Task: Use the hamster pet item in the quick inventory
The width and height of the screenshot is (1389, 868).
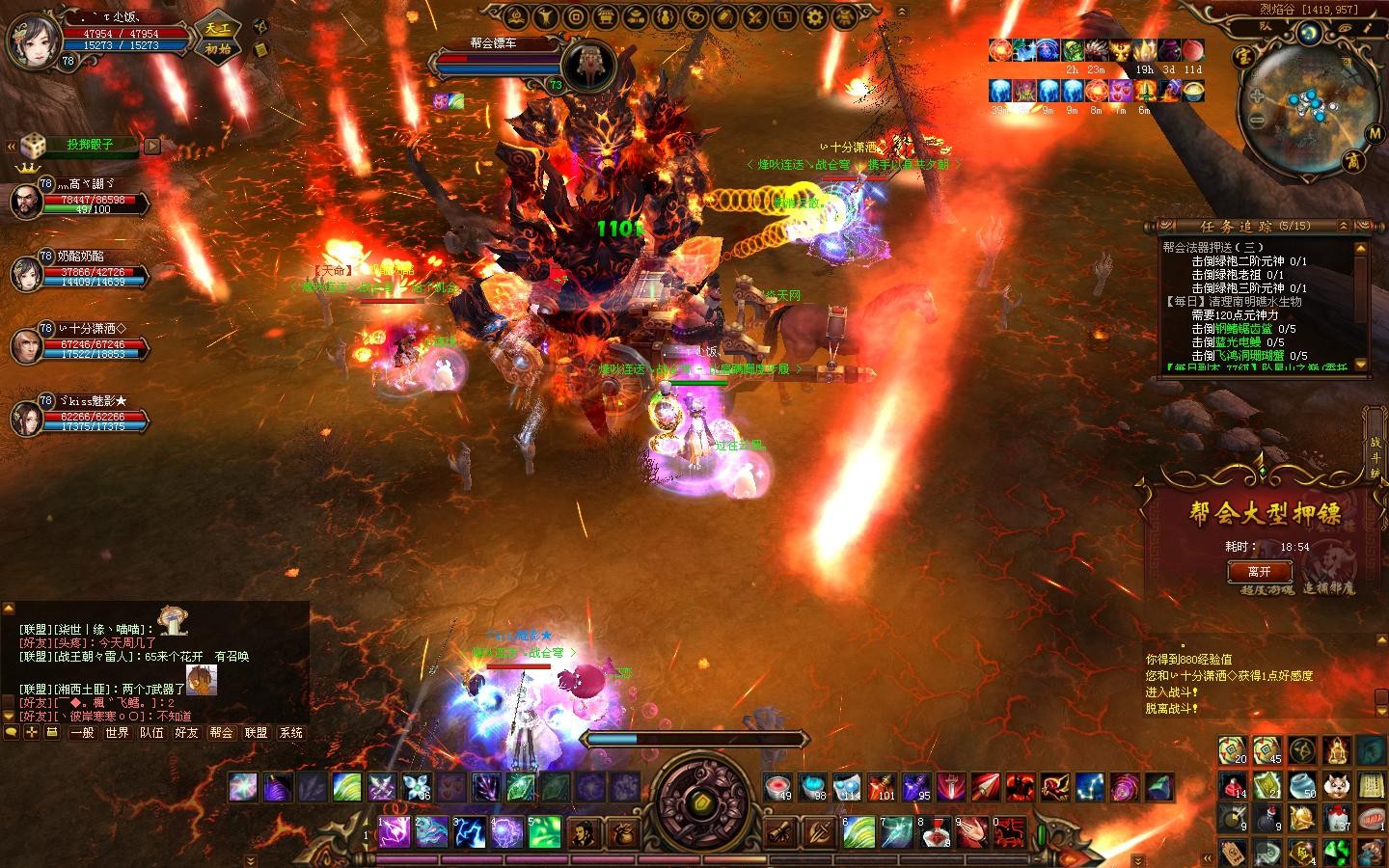Action: 1336,786
